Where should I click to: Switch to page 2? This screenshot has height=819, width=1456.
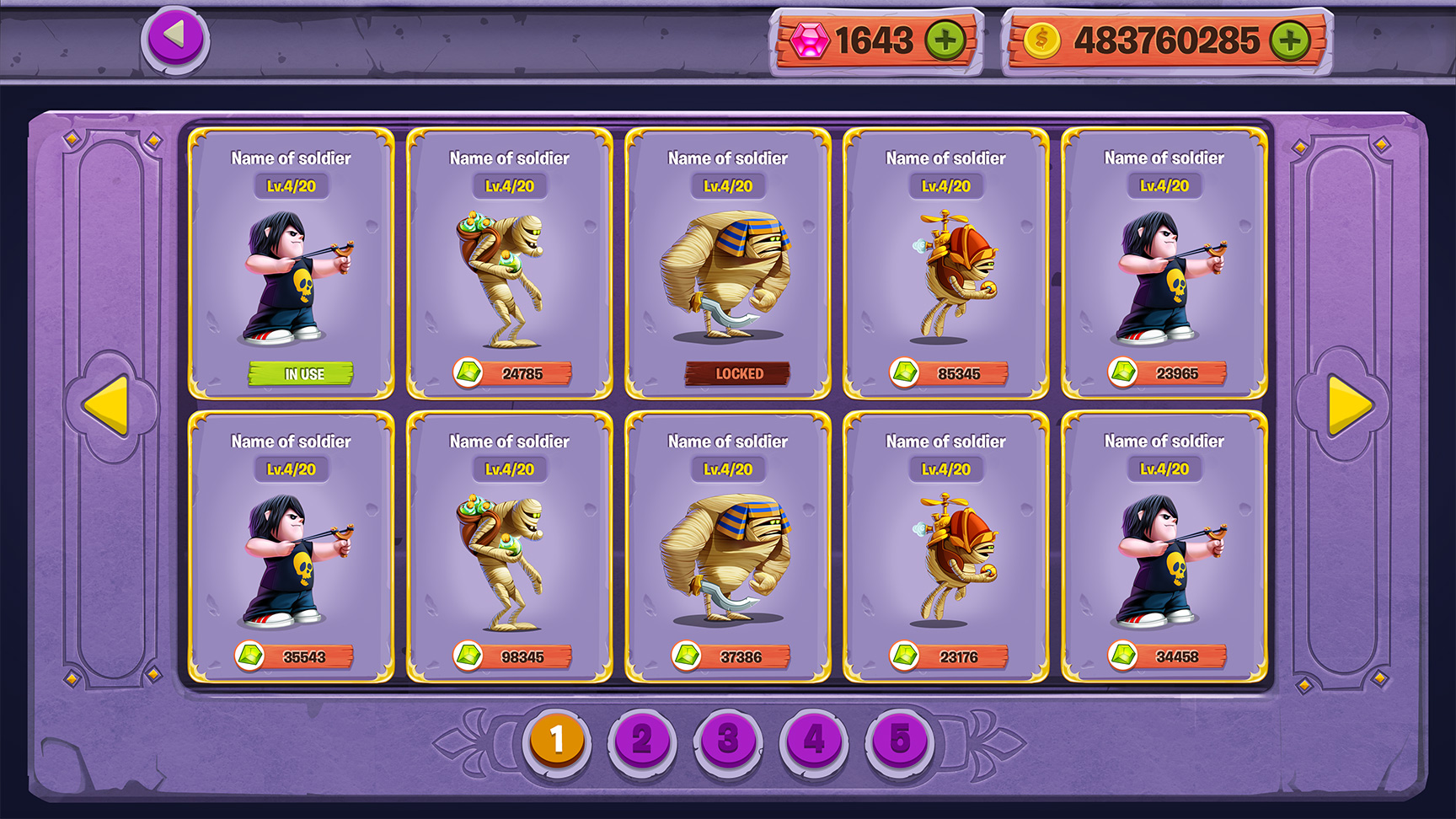(642, 740)
